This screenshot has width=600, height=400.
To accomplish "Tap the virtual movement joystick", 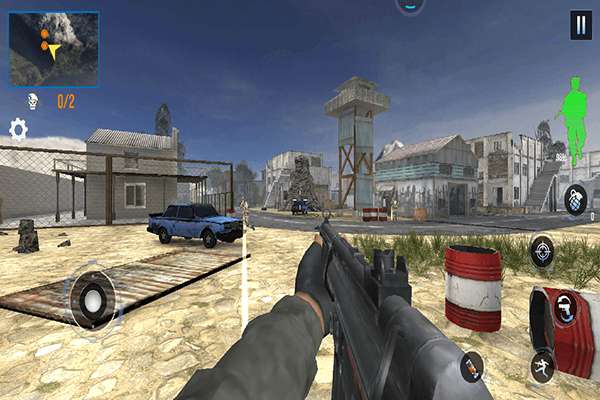I will point(93,299).
